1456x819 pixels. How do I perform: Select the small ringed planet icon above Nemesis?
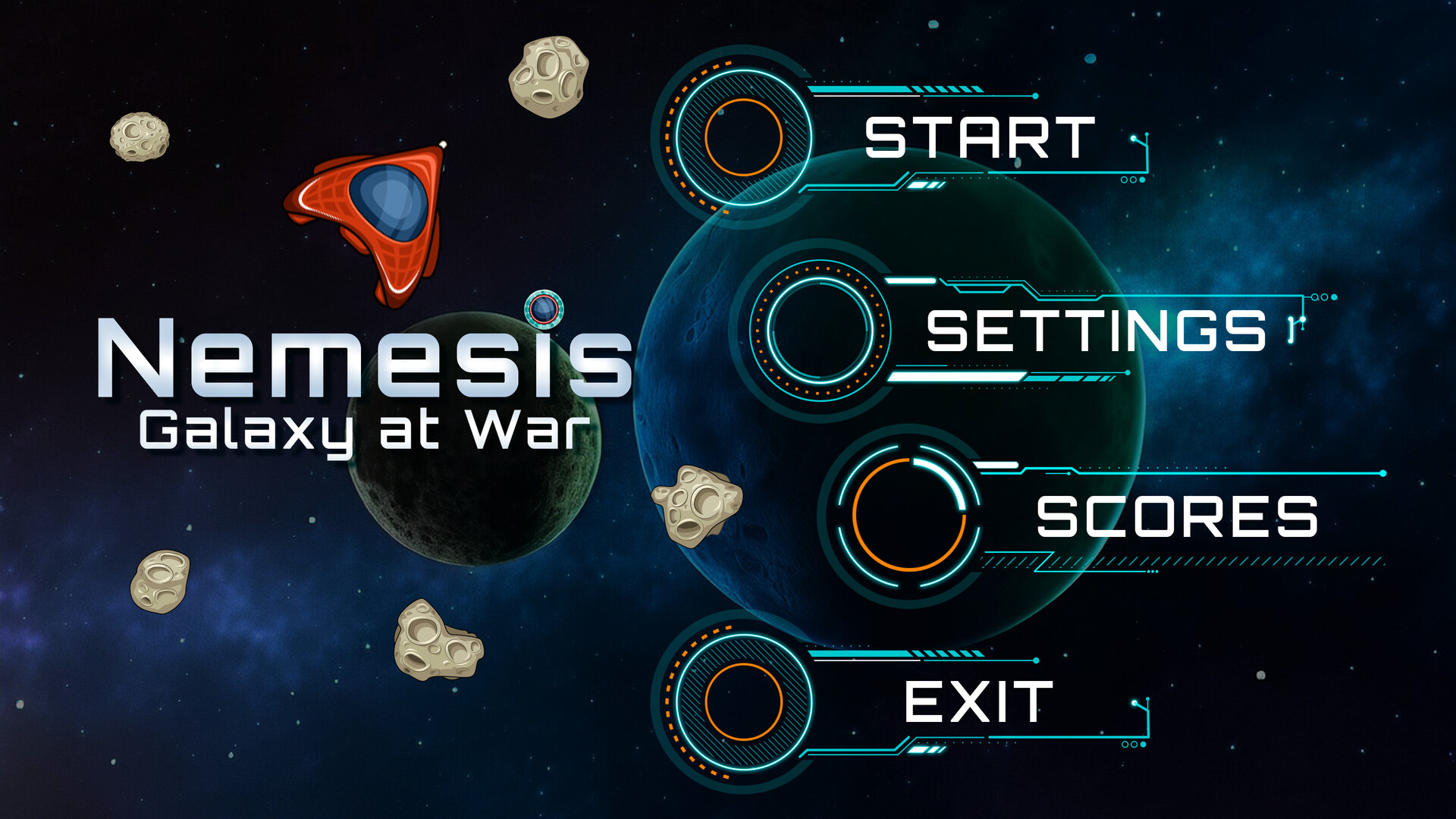pyautogui.click(x=544, y=309)
